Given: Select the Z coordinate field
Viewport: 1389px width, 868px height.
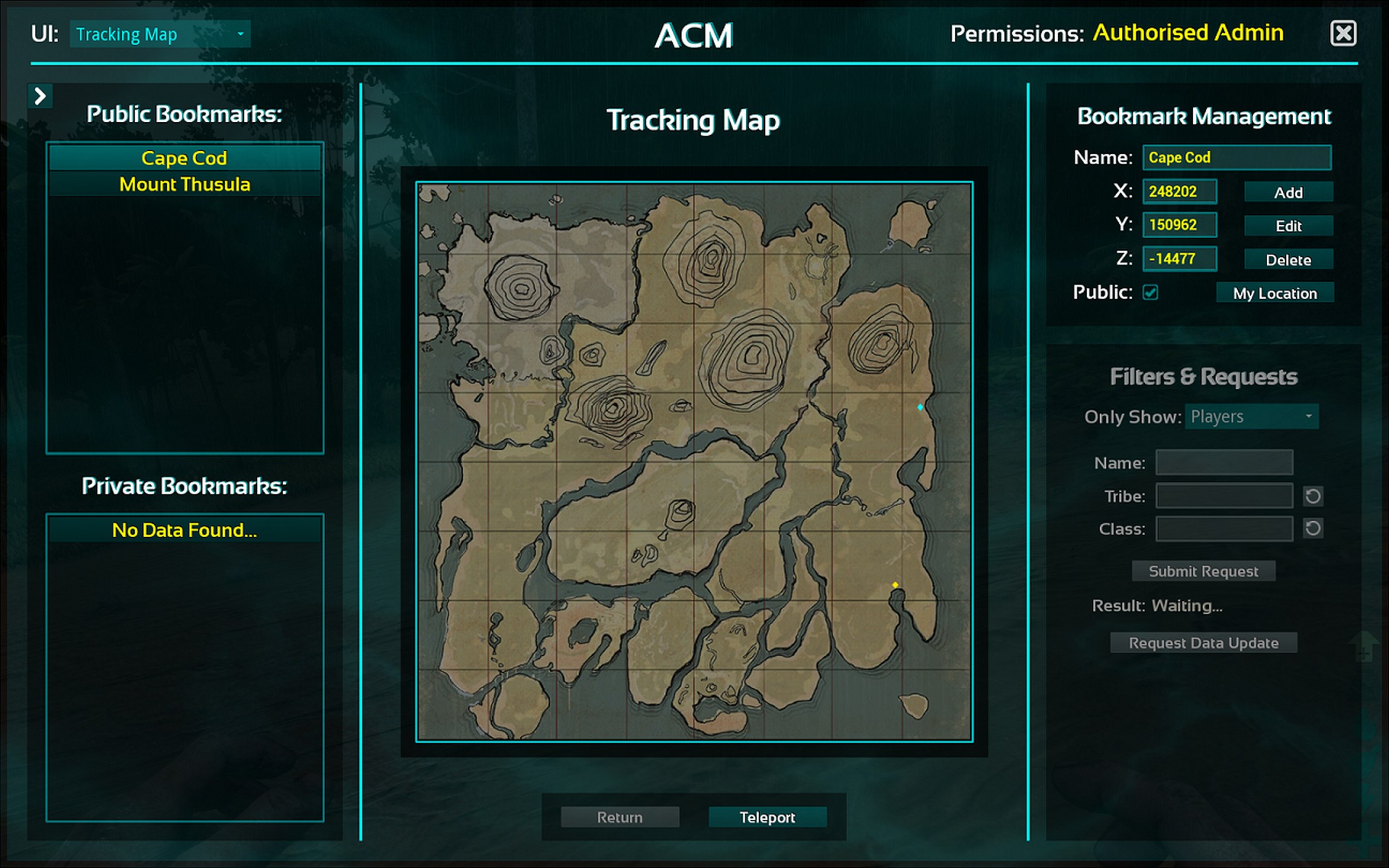Looking at the screenshot, I should [x=1179, y=259].
